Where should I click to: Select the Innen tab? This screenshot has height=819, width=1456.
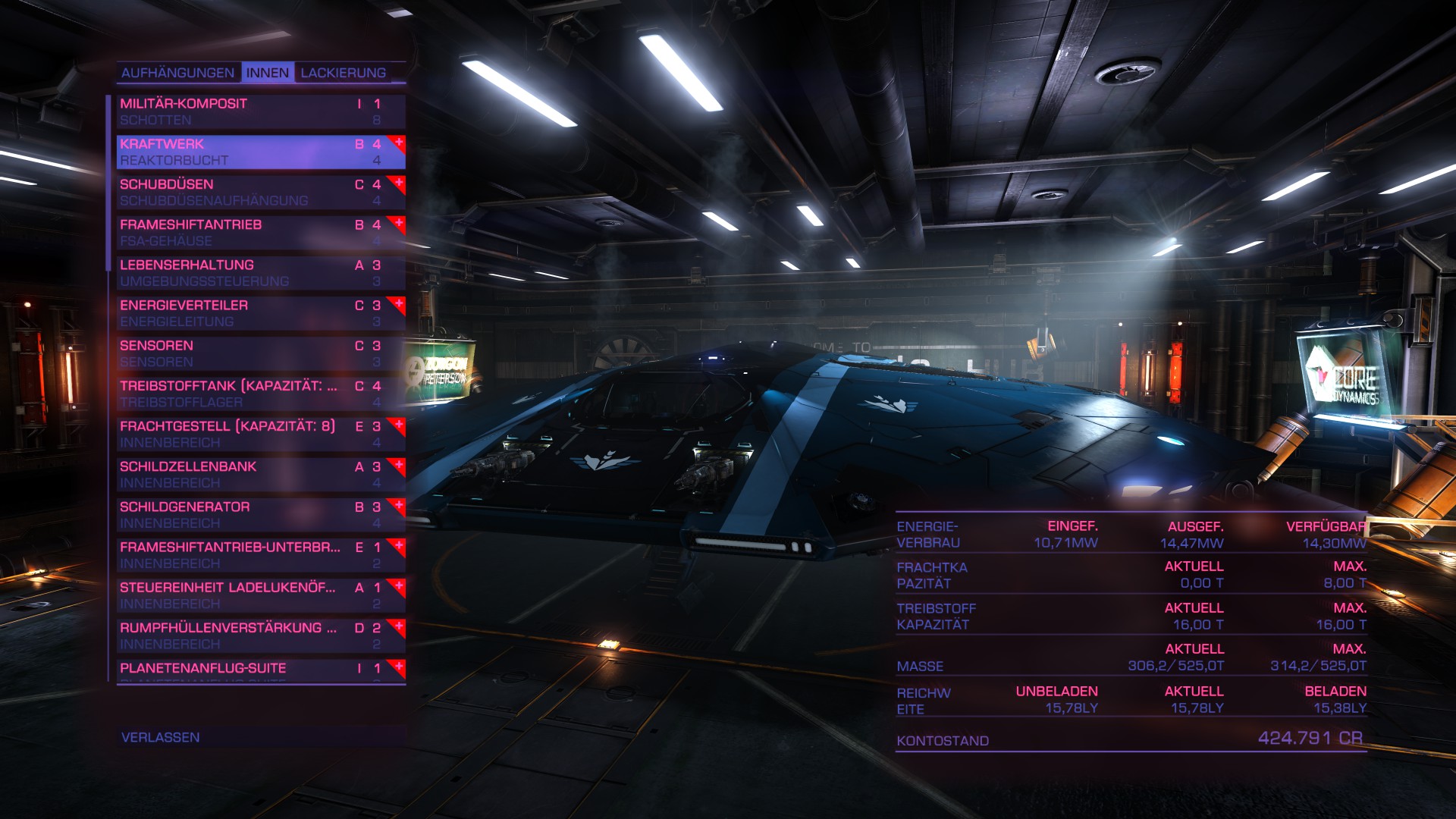click(x=268, y=73)
